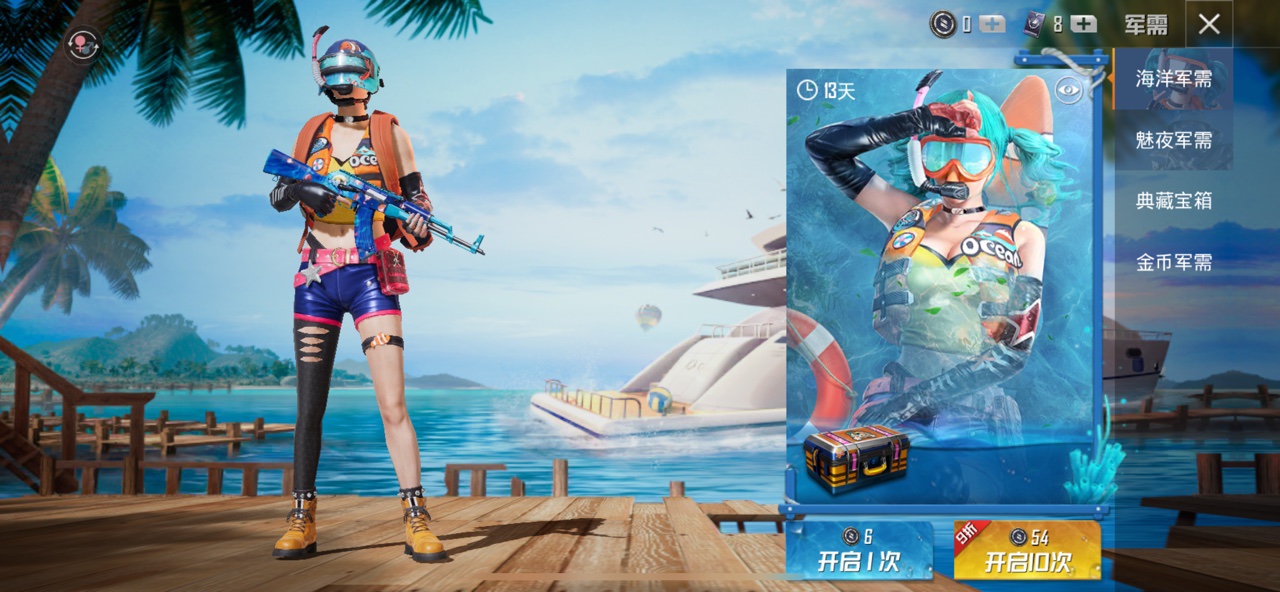1280x592 pixels.
Task: Close the 军需 supply crate screen
Action: coord(1209,24)
